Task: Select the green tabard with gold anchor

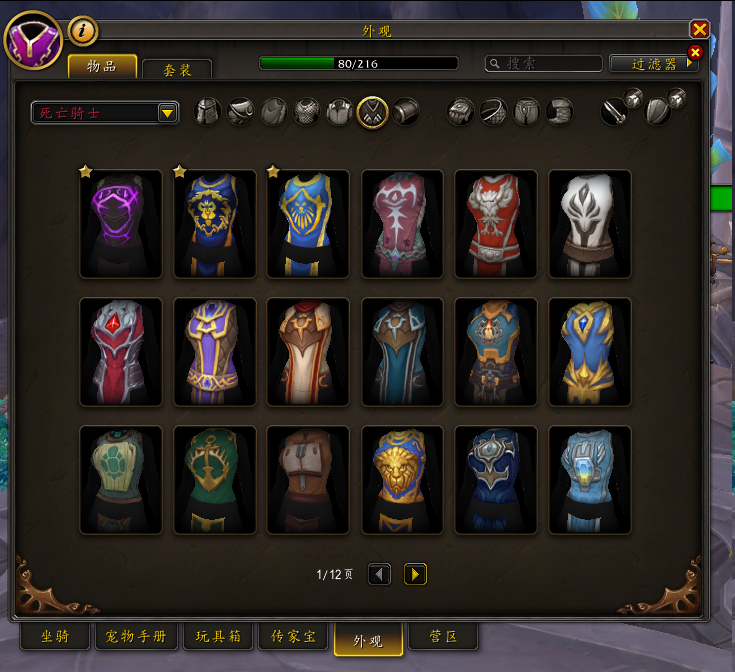Action: point(215,480)
